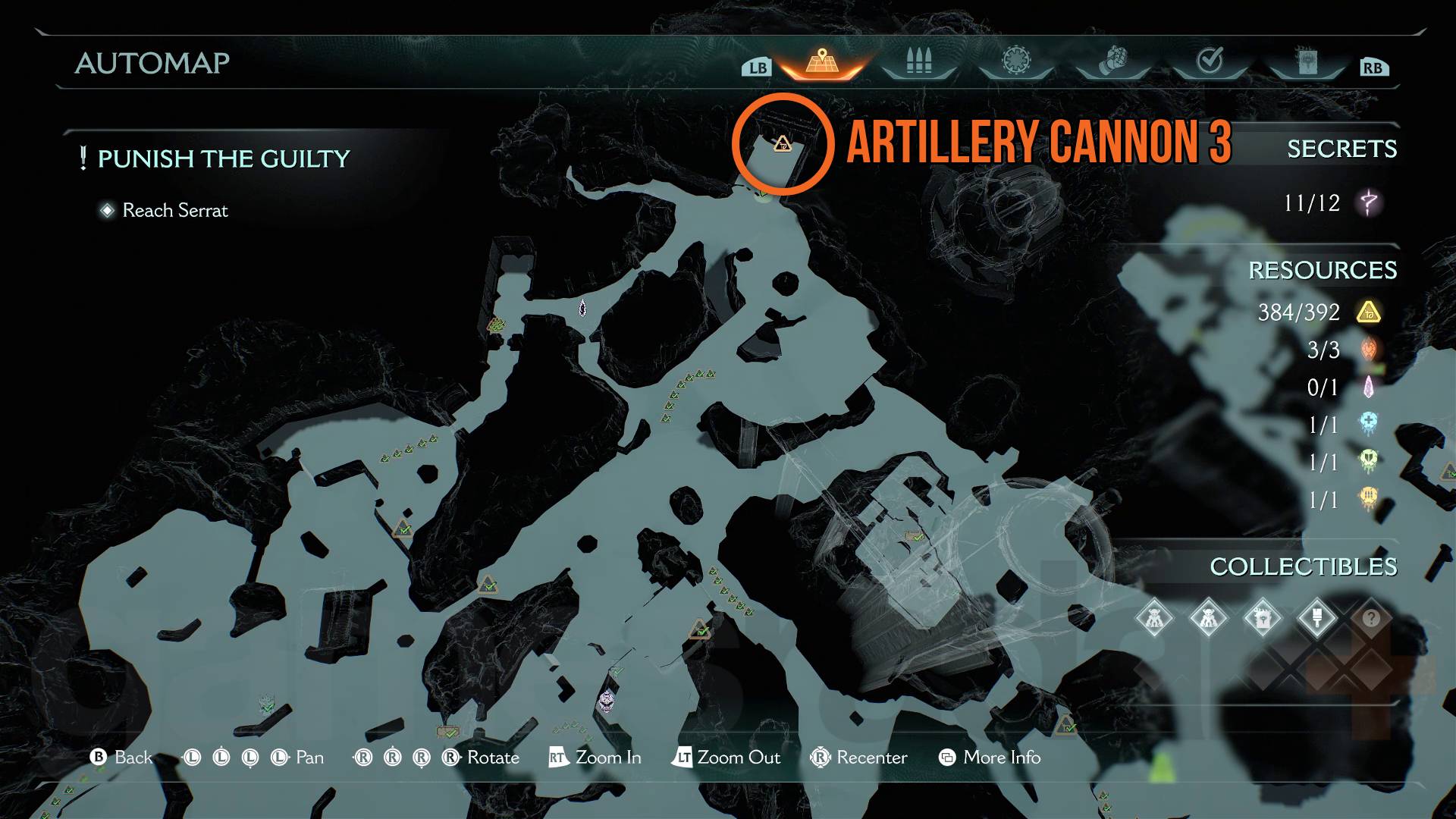Click the ruby resource icon beside 3/3

1369,350
